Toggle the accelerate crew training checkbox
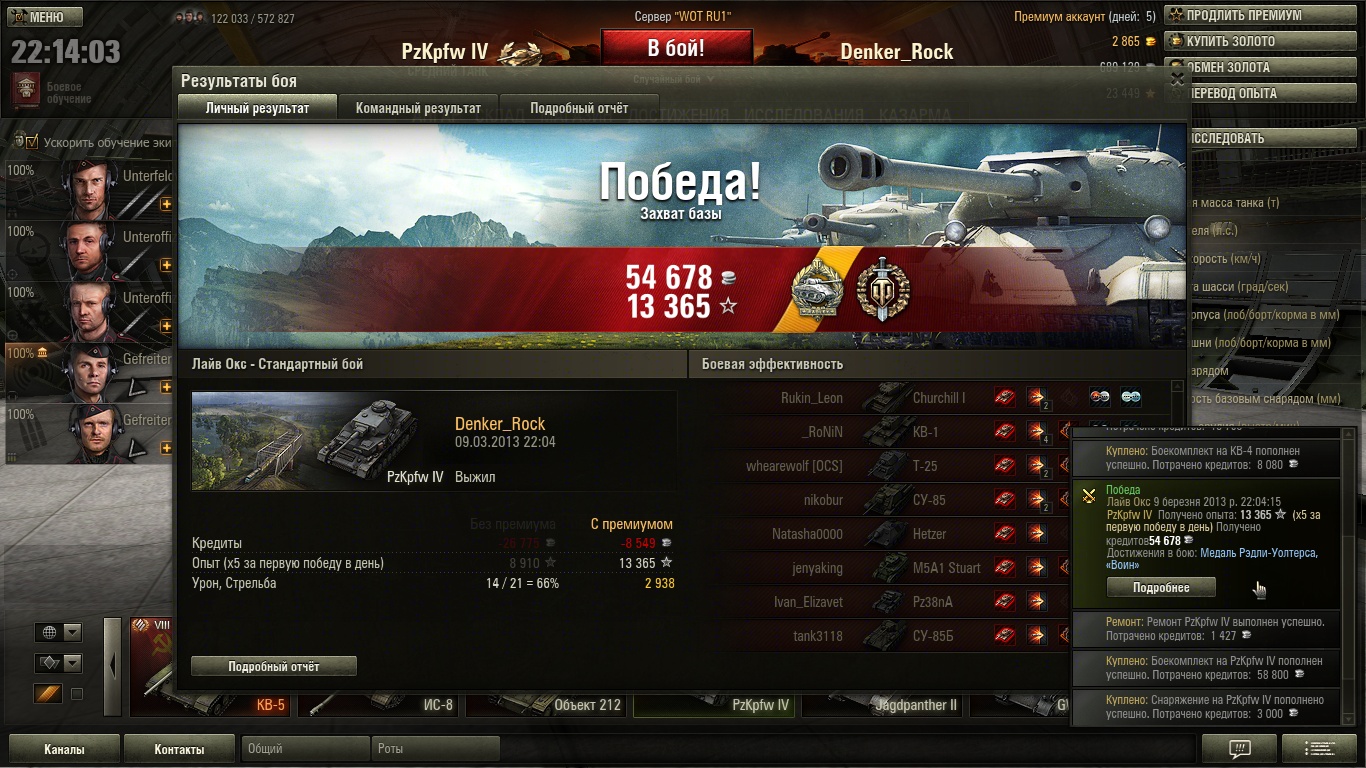1366x768 pixels. 31,142
